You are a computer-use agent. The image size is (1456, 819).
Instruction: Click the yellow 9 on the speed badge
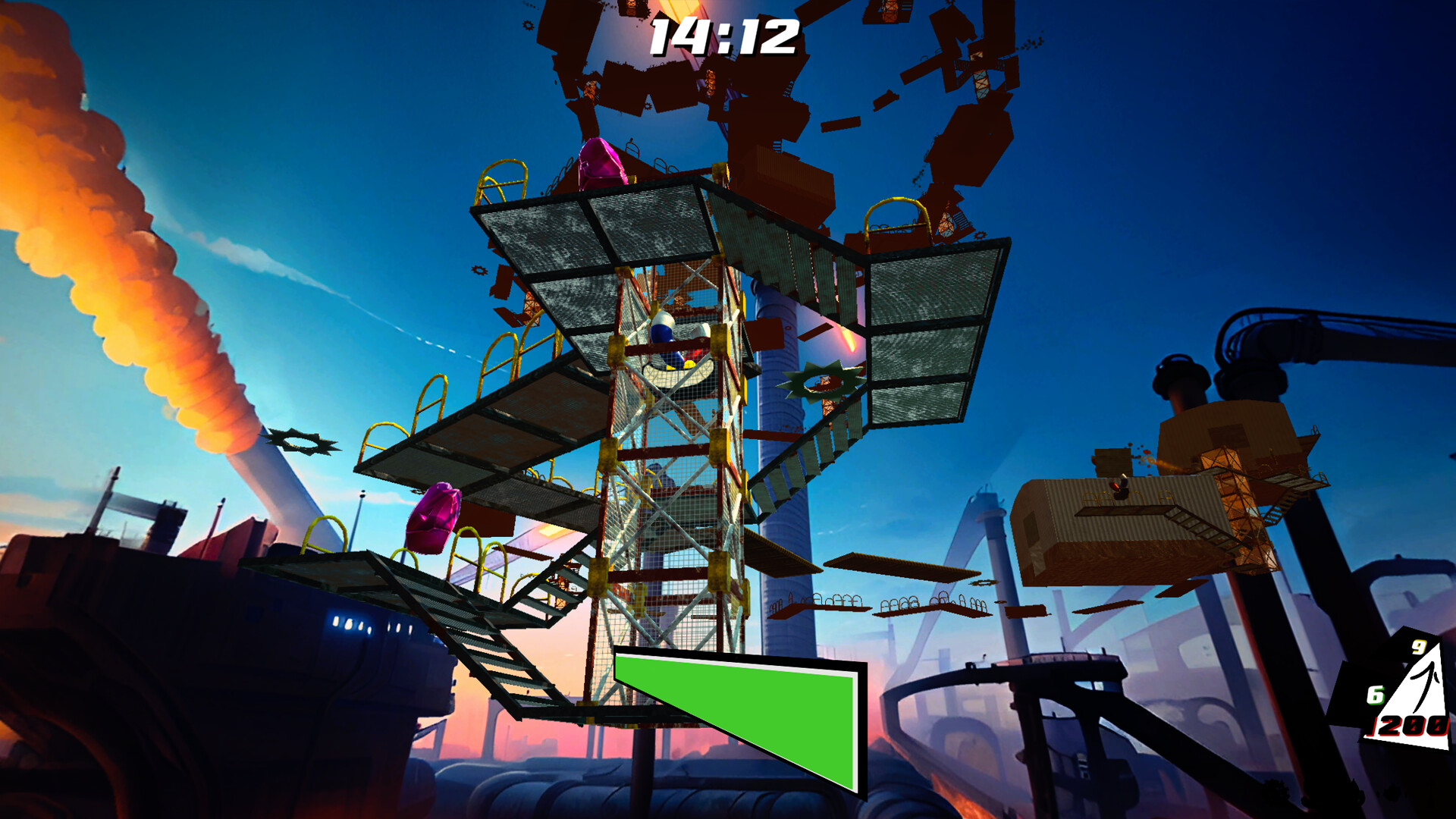coord(1420,648)
